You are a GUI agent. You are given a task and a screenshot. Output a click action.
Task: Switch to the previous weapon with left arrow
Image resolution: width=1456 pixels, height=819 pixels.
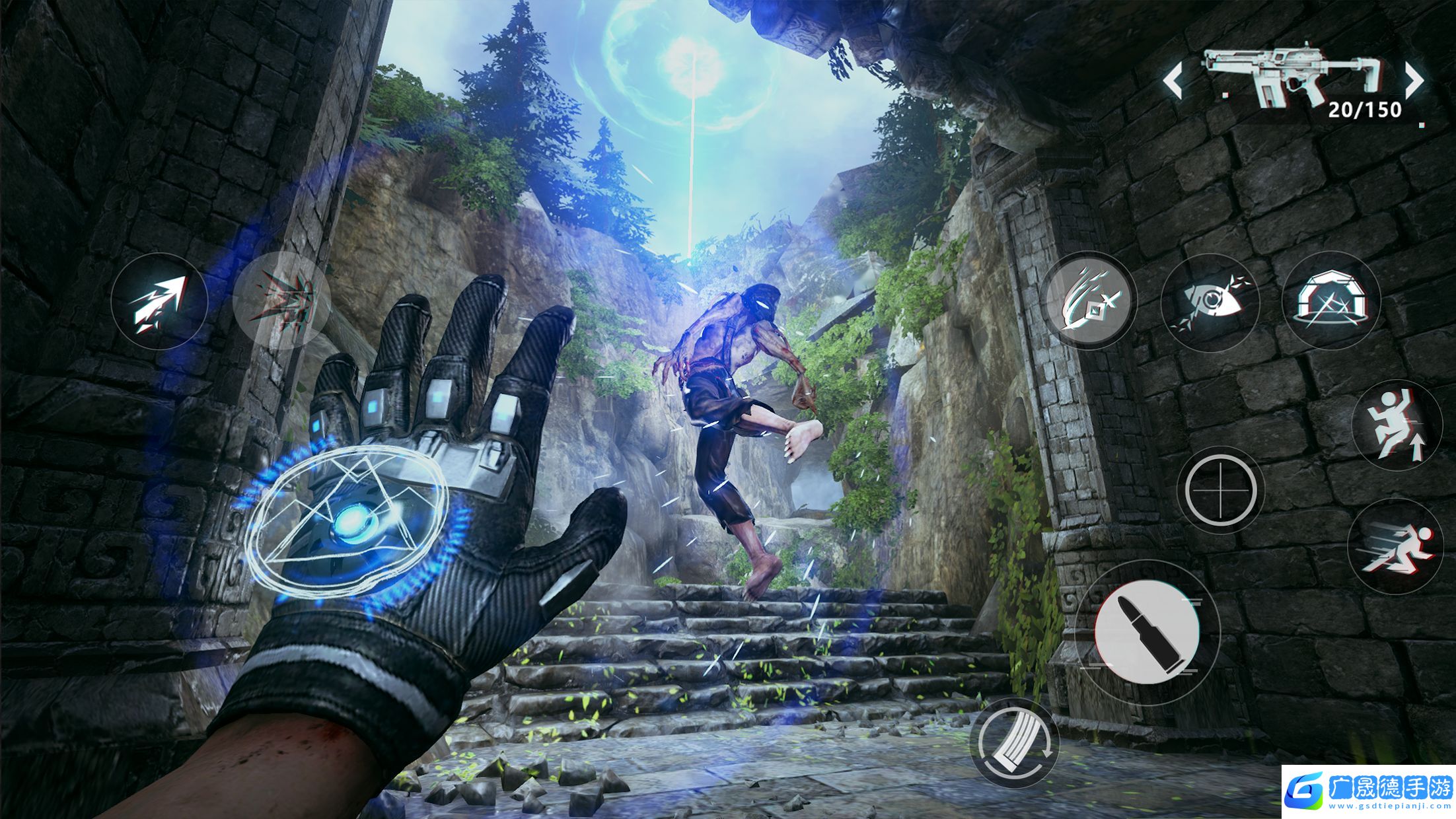pyautogui.click(x=1173, y=82)
